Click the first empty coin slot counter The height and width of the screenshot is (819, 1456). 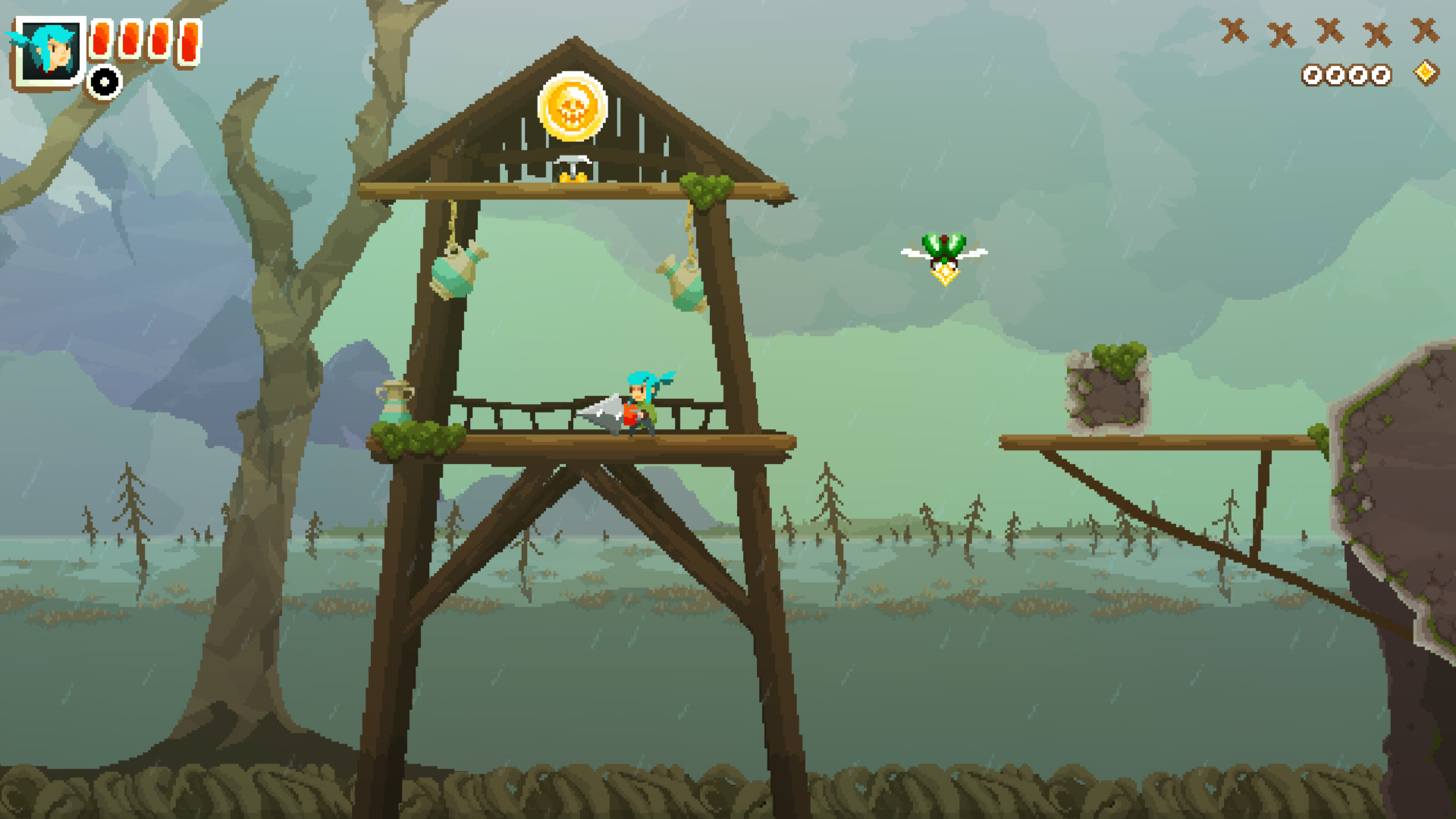pyautogui.click(x=1311, y=75)
